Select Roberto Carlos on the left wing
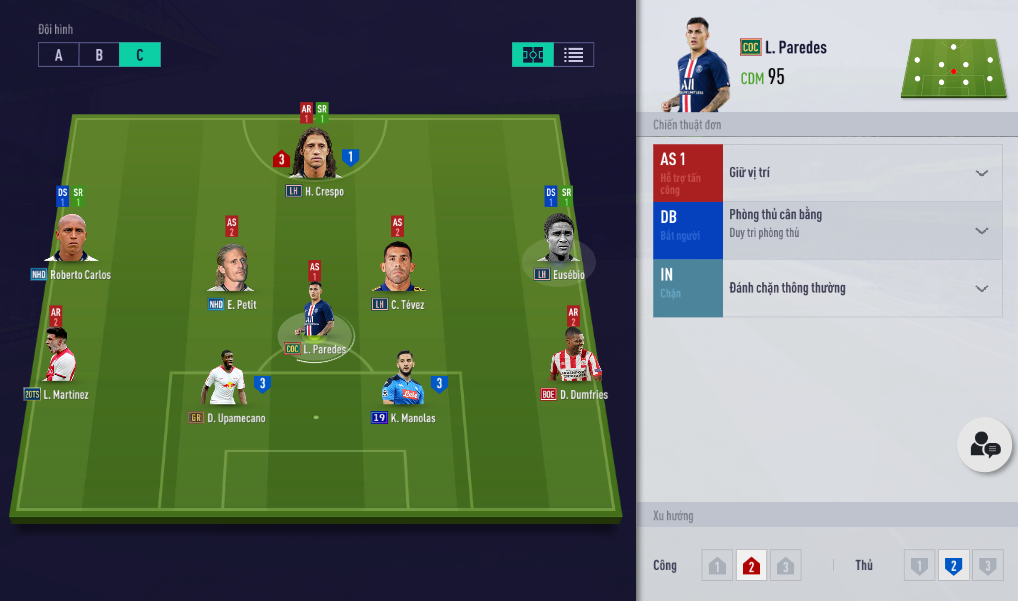1018x601 pixels. pos(71,240)
